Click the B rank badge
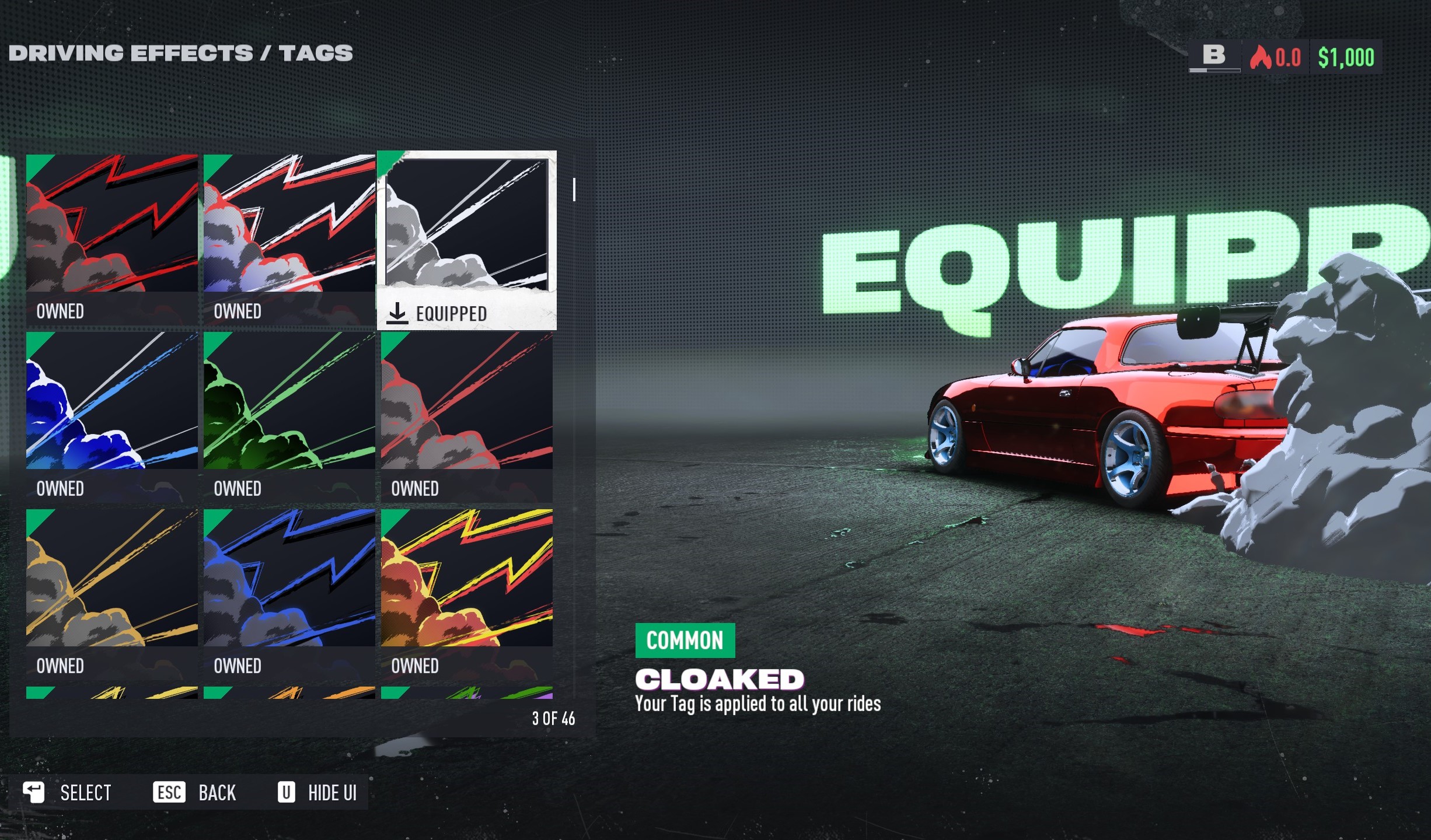 (x=1215, y=56)
